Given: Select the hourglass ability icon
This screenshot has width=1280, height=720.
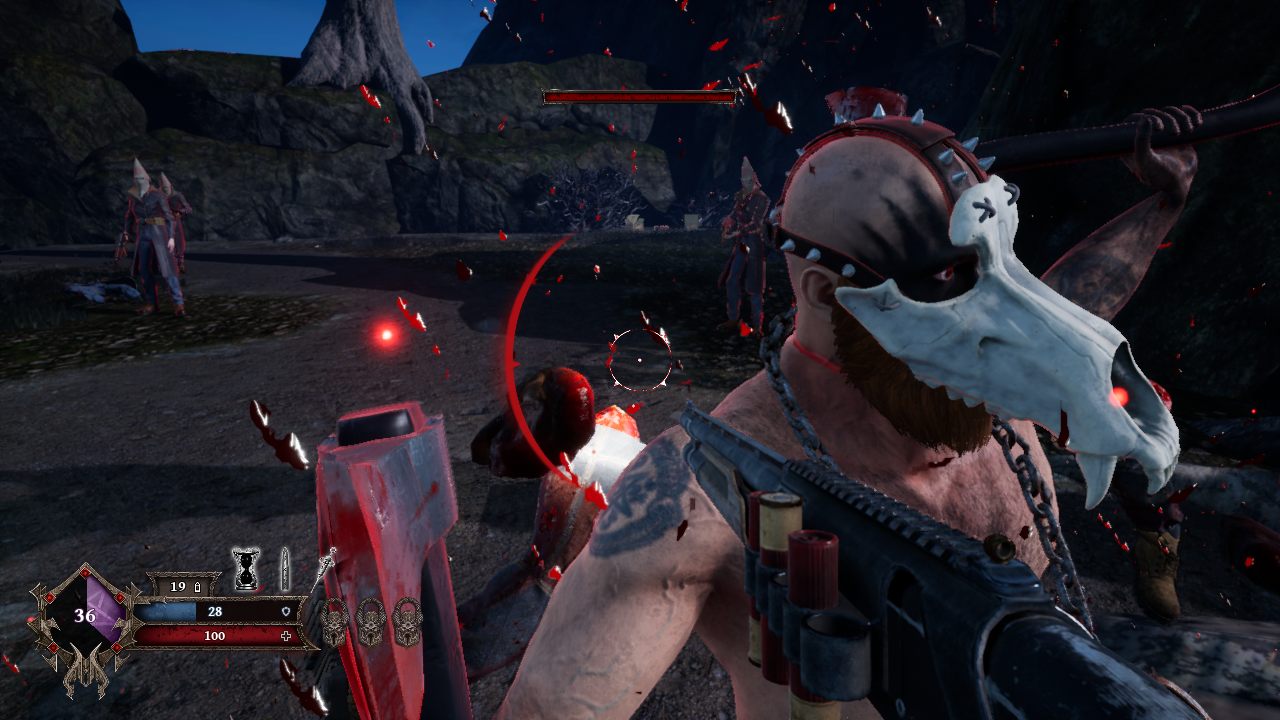Looking at the screenshot, I should pos(245,568).
